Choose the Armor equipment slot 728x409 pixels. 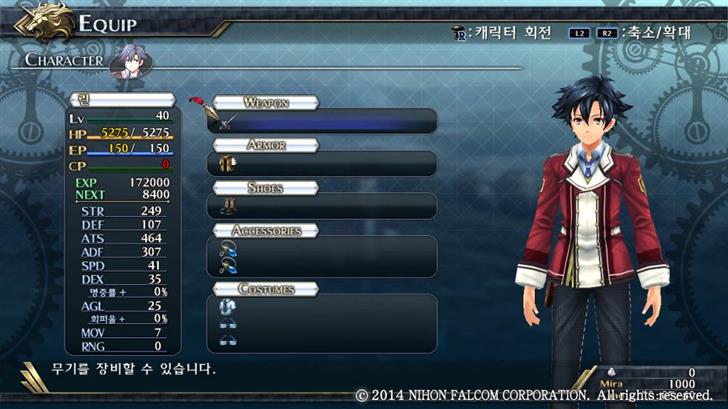tap(322, 164)
